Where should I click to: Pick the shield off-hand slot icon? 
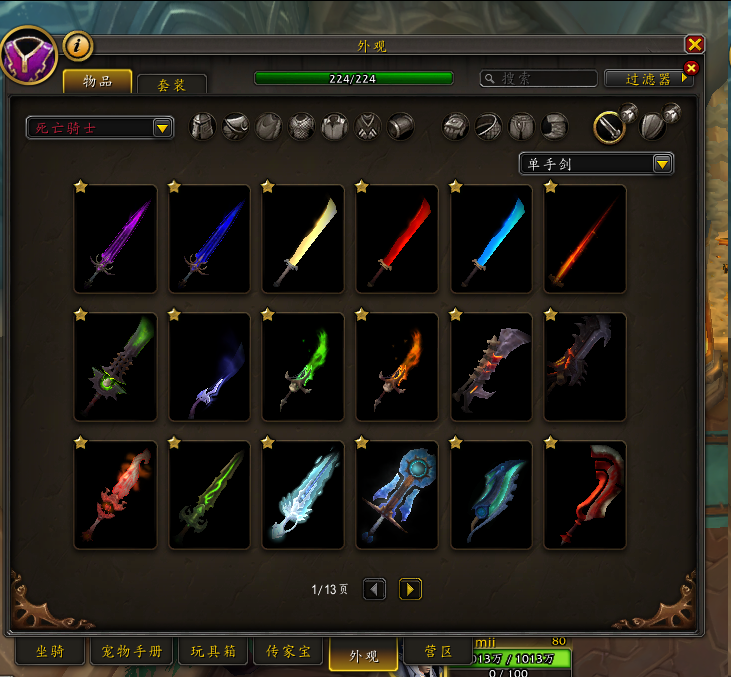(652, 126)
